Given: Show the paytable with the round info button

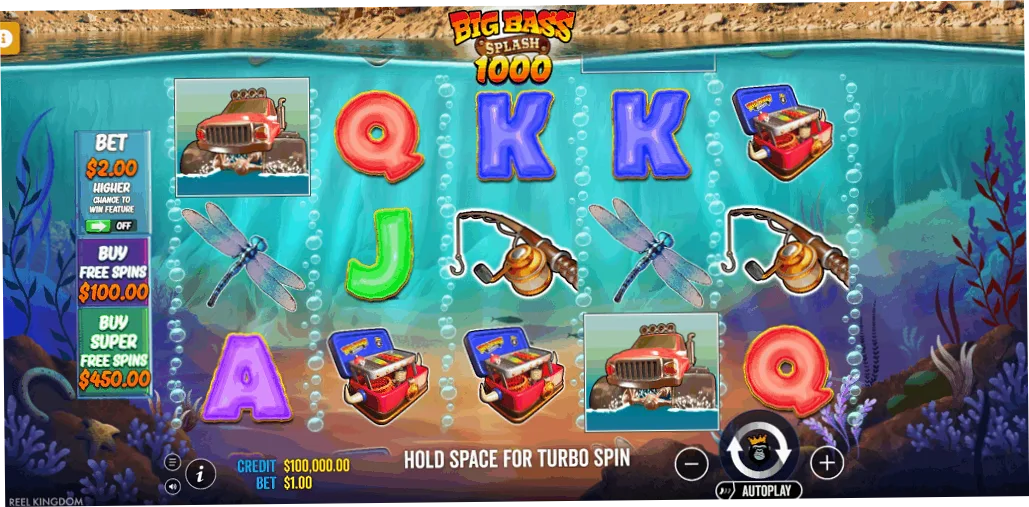Looking at the screenshot, I should (201, 473).
